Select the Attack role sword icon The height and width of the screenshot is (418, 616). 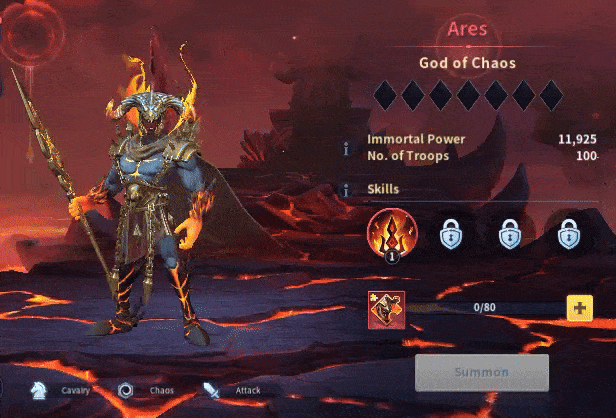212,390
